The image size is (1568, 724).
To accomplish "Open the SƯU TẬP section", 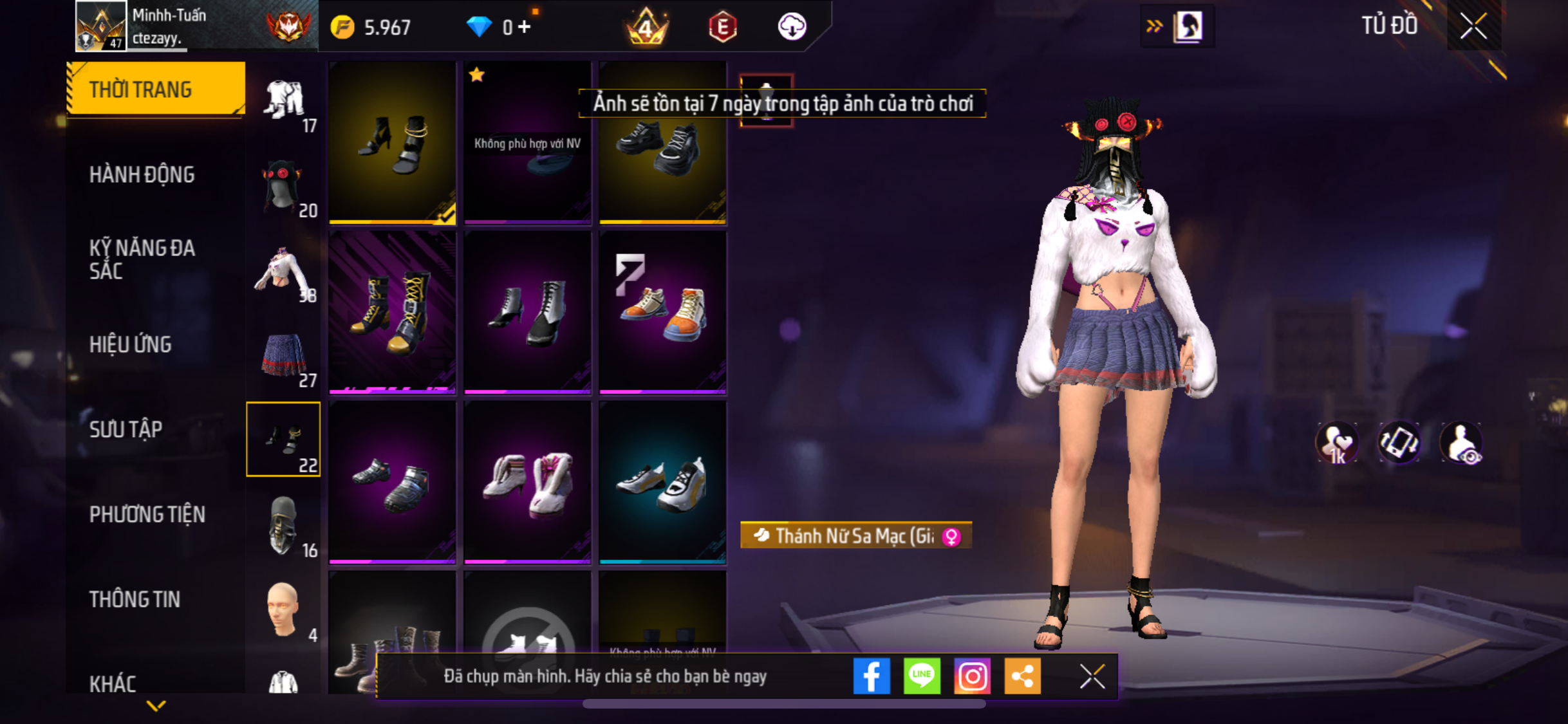I will pos(126,429).
